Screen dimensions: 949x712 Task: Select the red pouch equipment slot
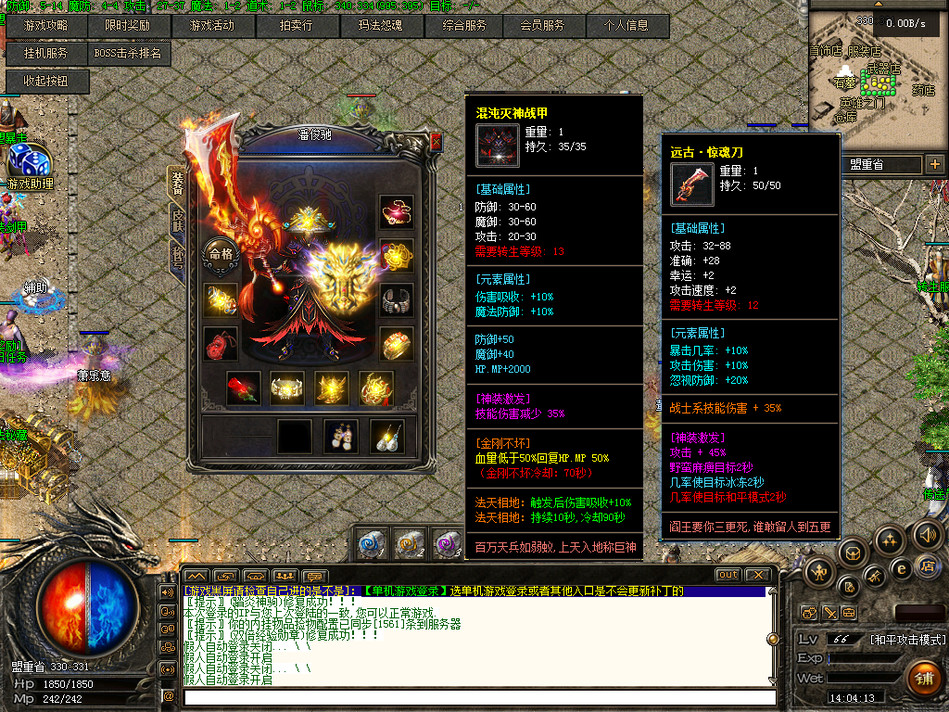[220, 343]
